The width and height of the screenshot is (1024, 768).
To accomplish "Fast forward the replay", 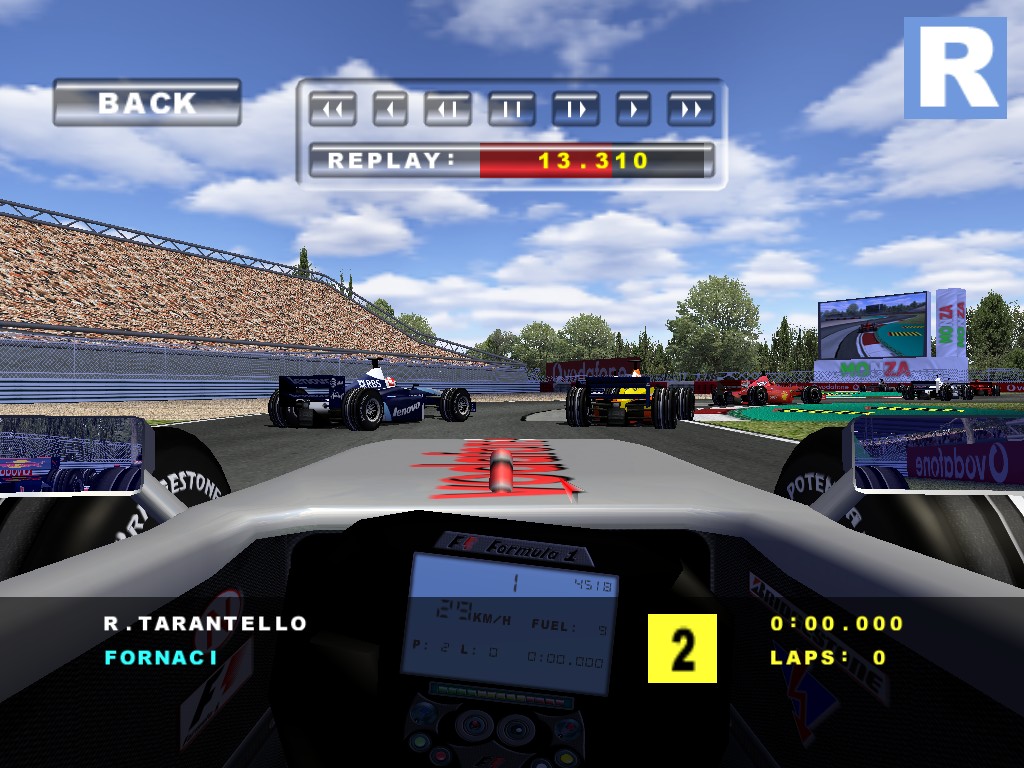I will 691,109.
